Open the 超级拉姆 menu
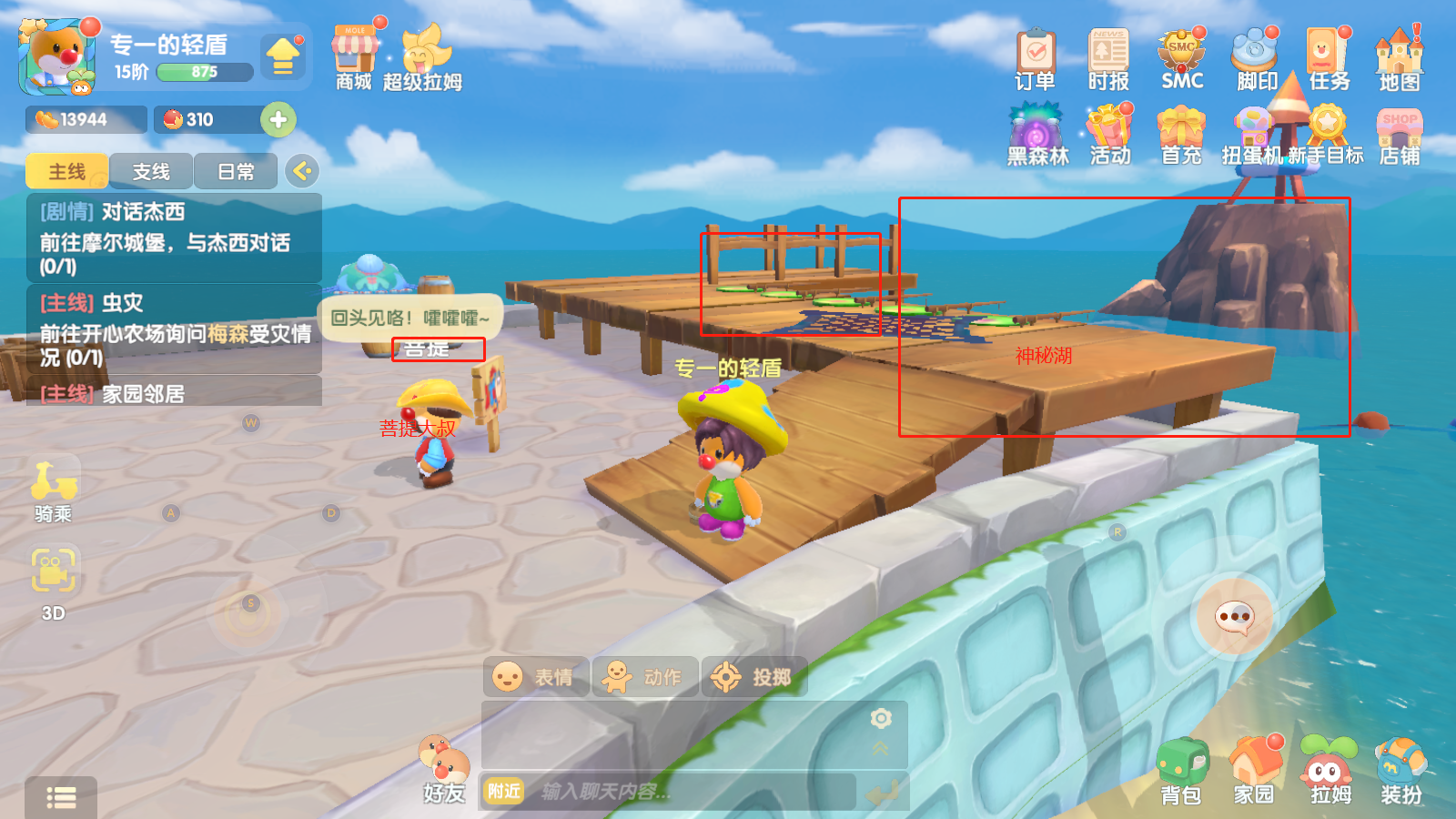This screenshot has height=819, width=1456. [422, 56]
